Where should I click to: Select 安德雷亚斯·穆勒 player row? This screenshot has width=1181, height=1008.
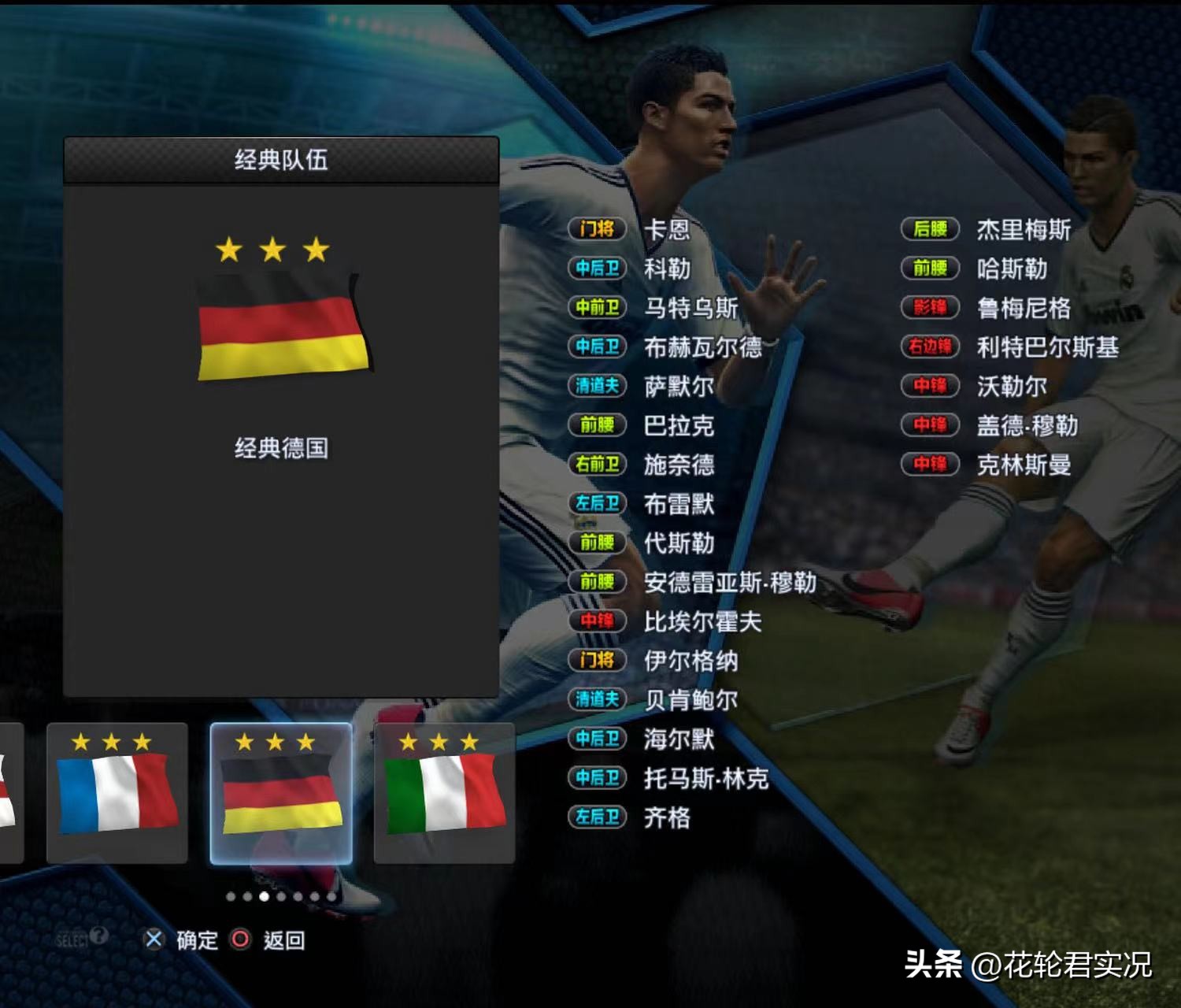point(729,582)
